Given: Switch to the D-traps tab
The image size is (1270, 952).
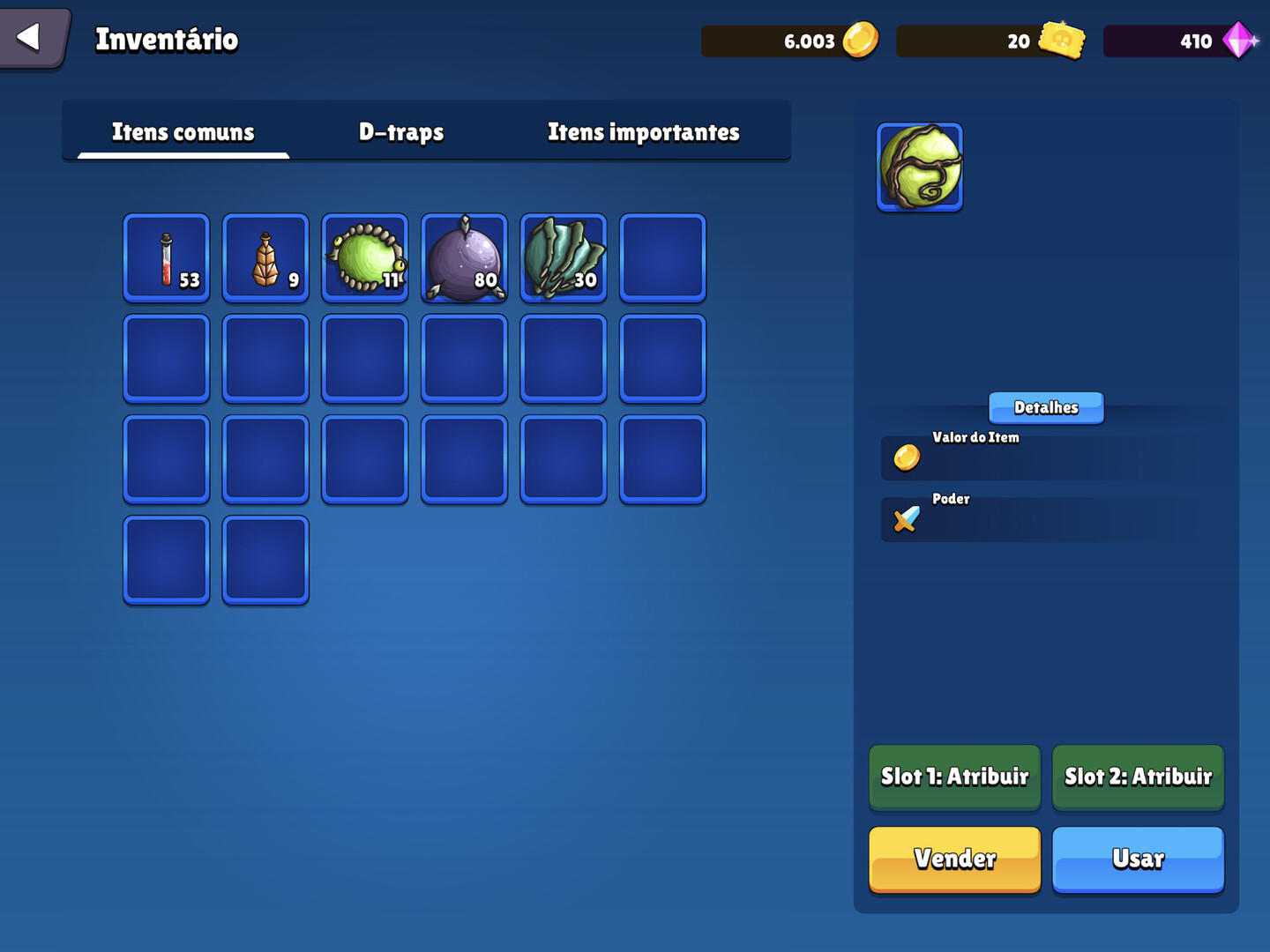Looking at the screenshot, I should pyautogui.click(x=400, y=131).
